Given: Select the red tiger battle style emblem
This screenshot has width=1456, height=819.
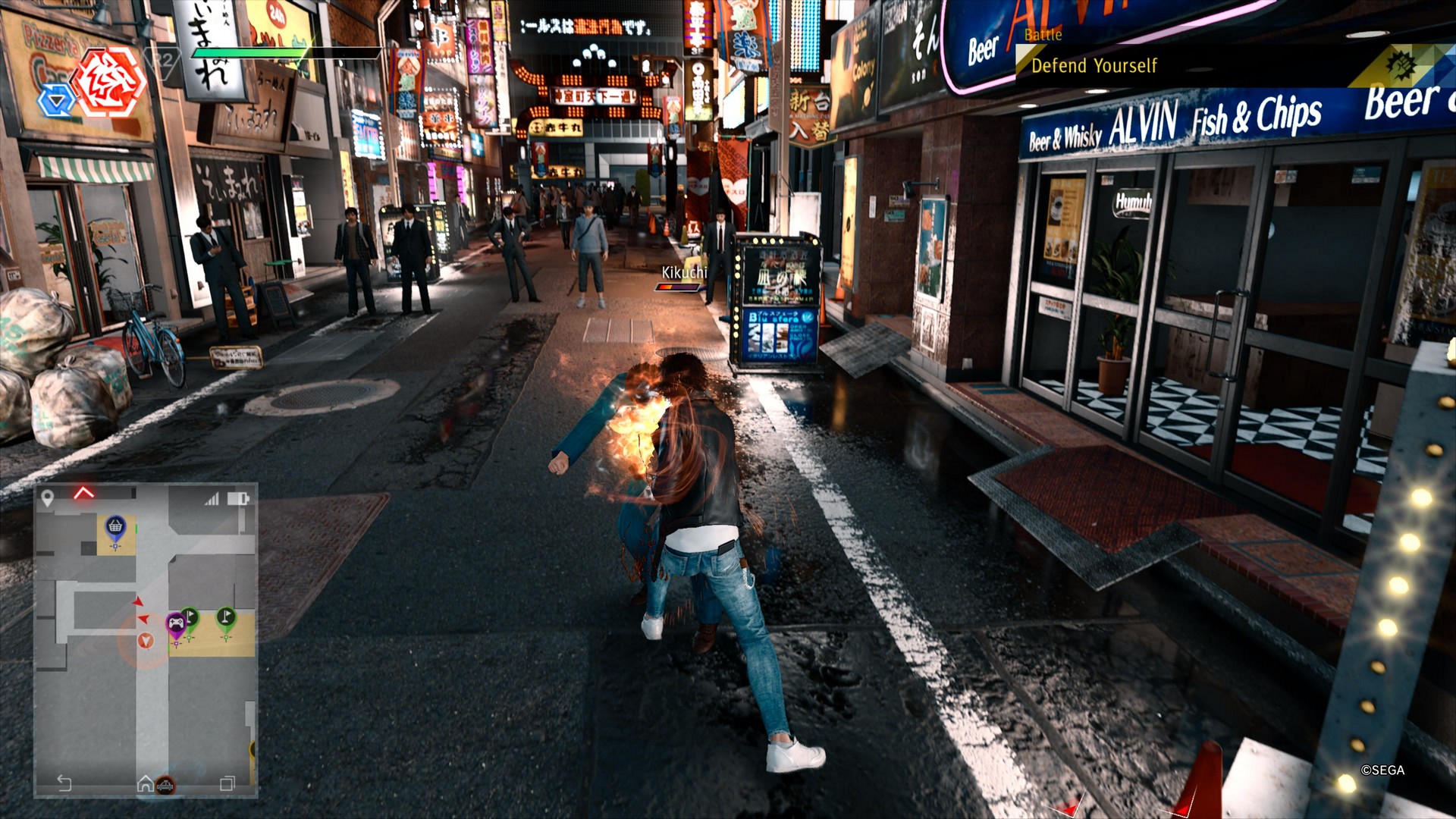Looking at the screenshot, I should [x=111, y=81].
